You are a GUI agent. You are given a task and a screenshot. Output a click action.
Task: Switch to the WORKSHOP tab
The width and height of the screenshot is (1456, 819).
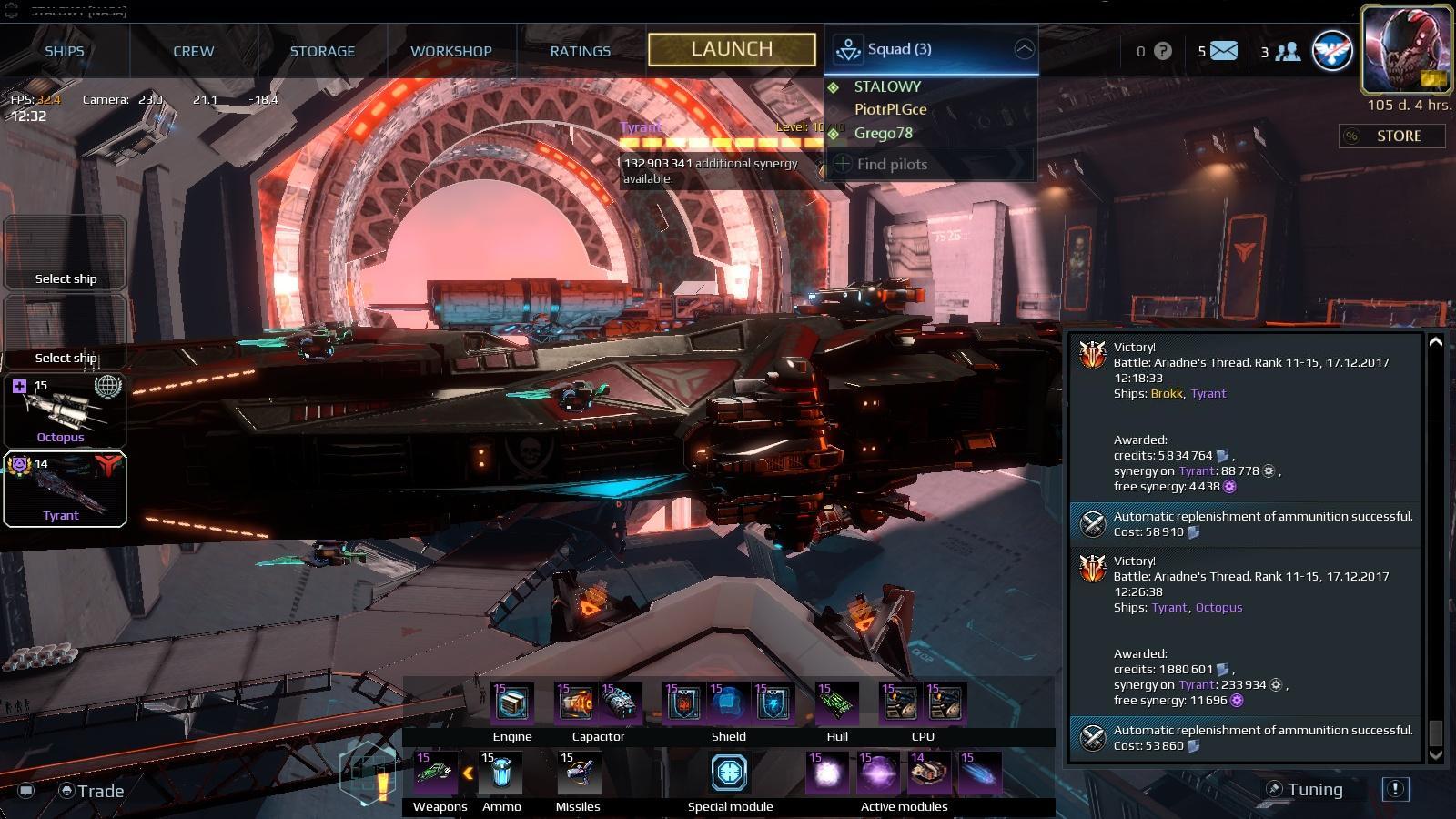tap(451, 51)
